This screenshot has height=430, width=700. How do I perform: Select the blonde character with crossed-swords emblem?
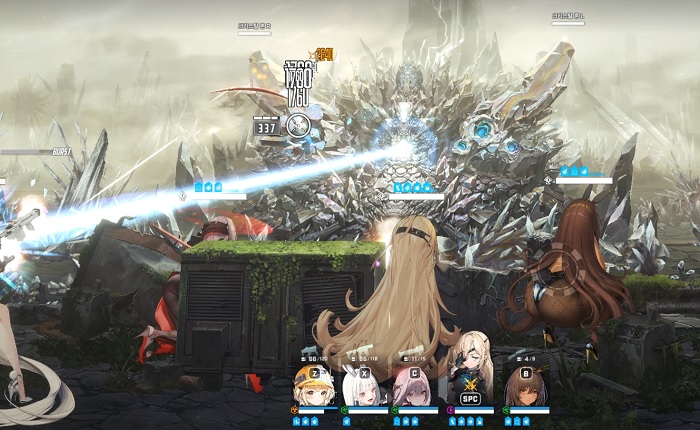(470, 382)
